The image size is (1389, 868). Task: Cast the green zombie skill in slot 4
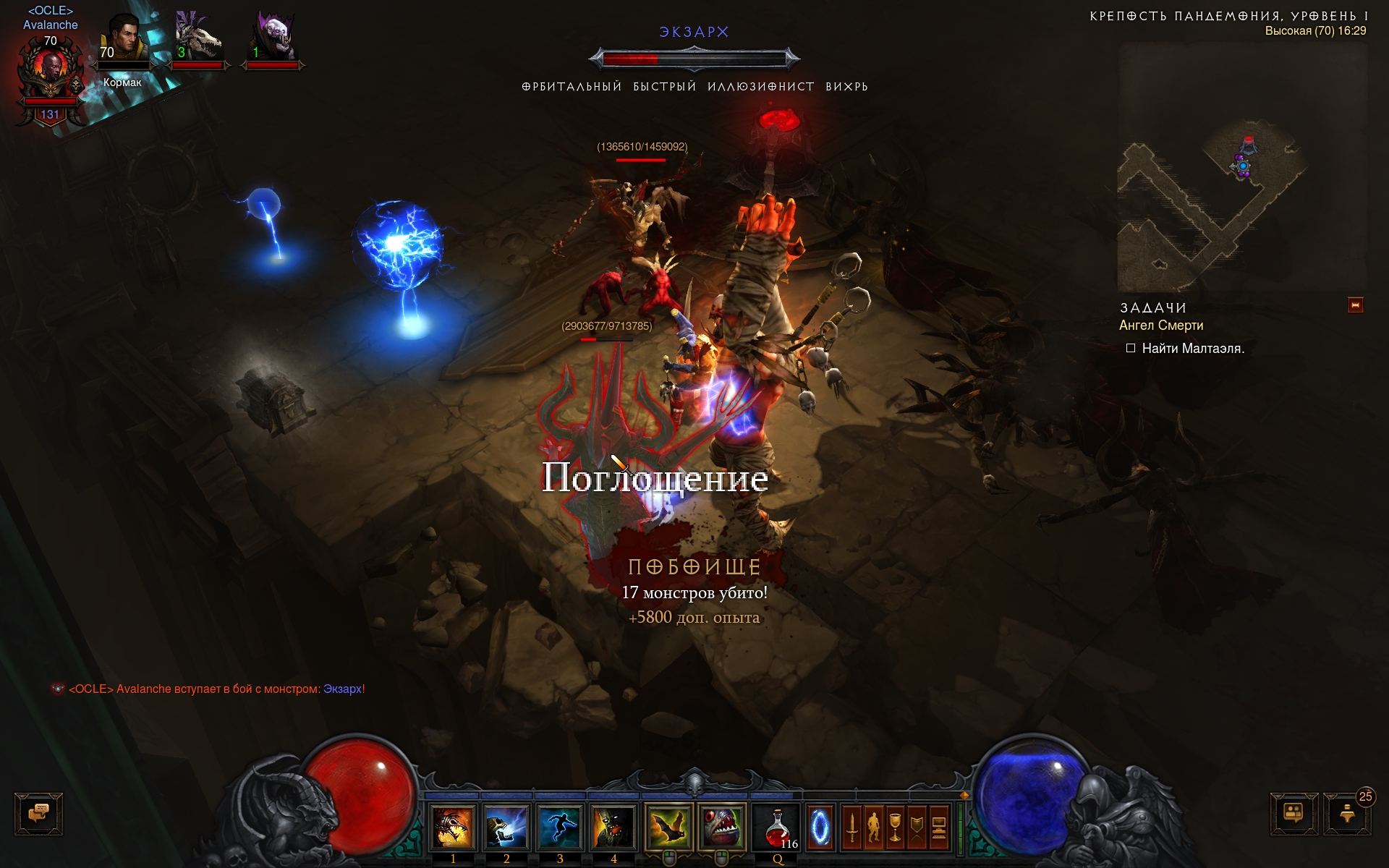tap(613, 827)
